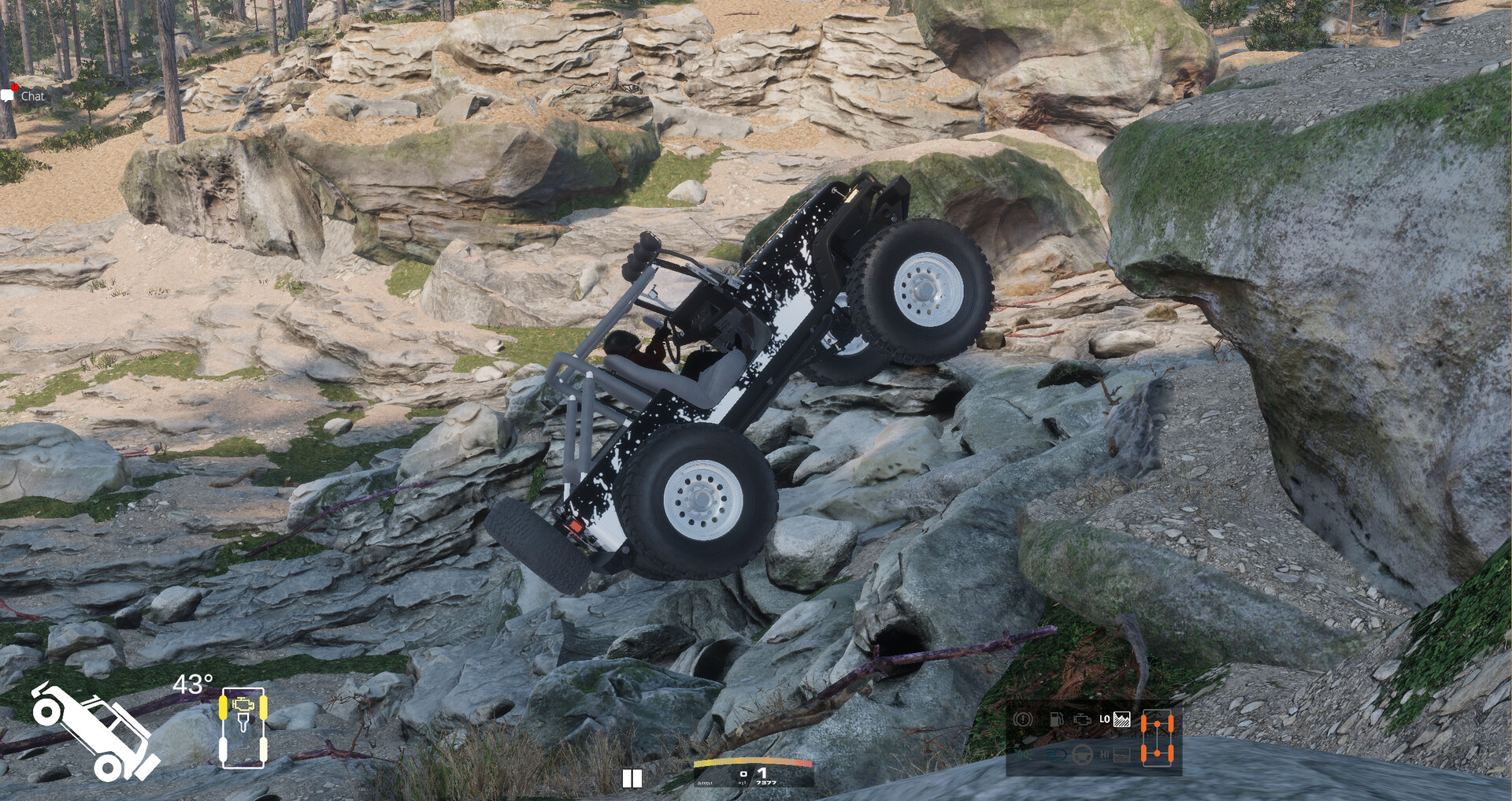1512x801 pixels.
Task: Toggle the green parking lights icon
Action: 1024,755
